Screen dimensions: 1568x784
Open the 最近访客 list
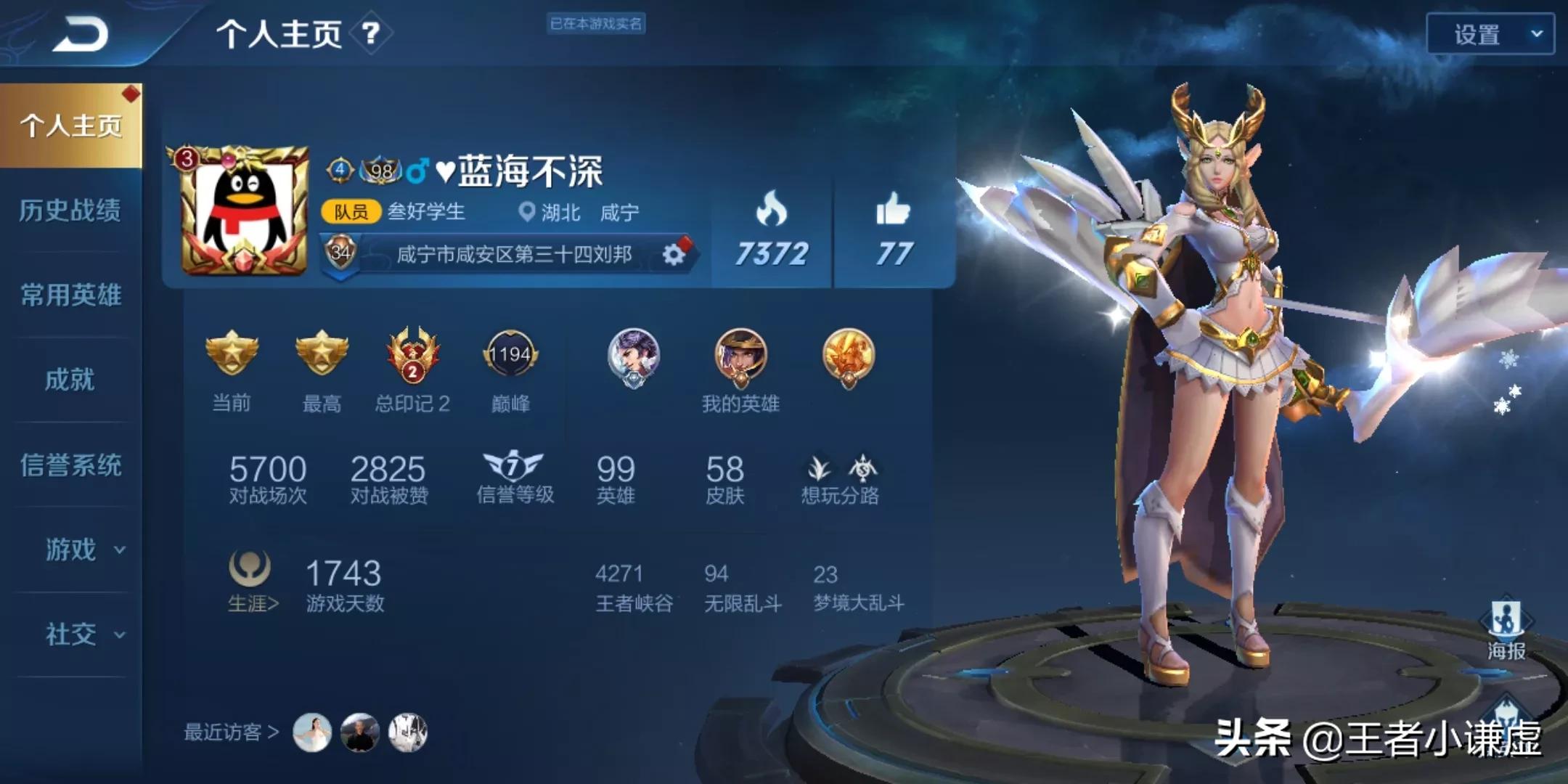231,732
